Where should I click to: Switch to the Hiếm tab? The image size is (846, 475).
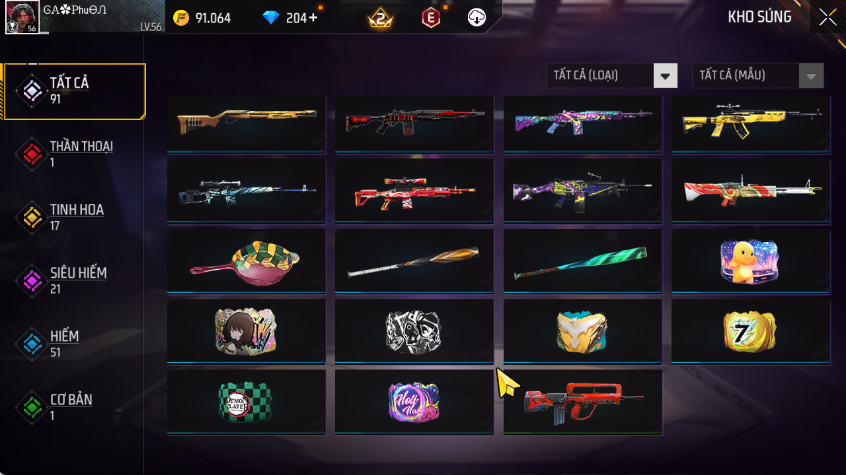tap(74, 344)
